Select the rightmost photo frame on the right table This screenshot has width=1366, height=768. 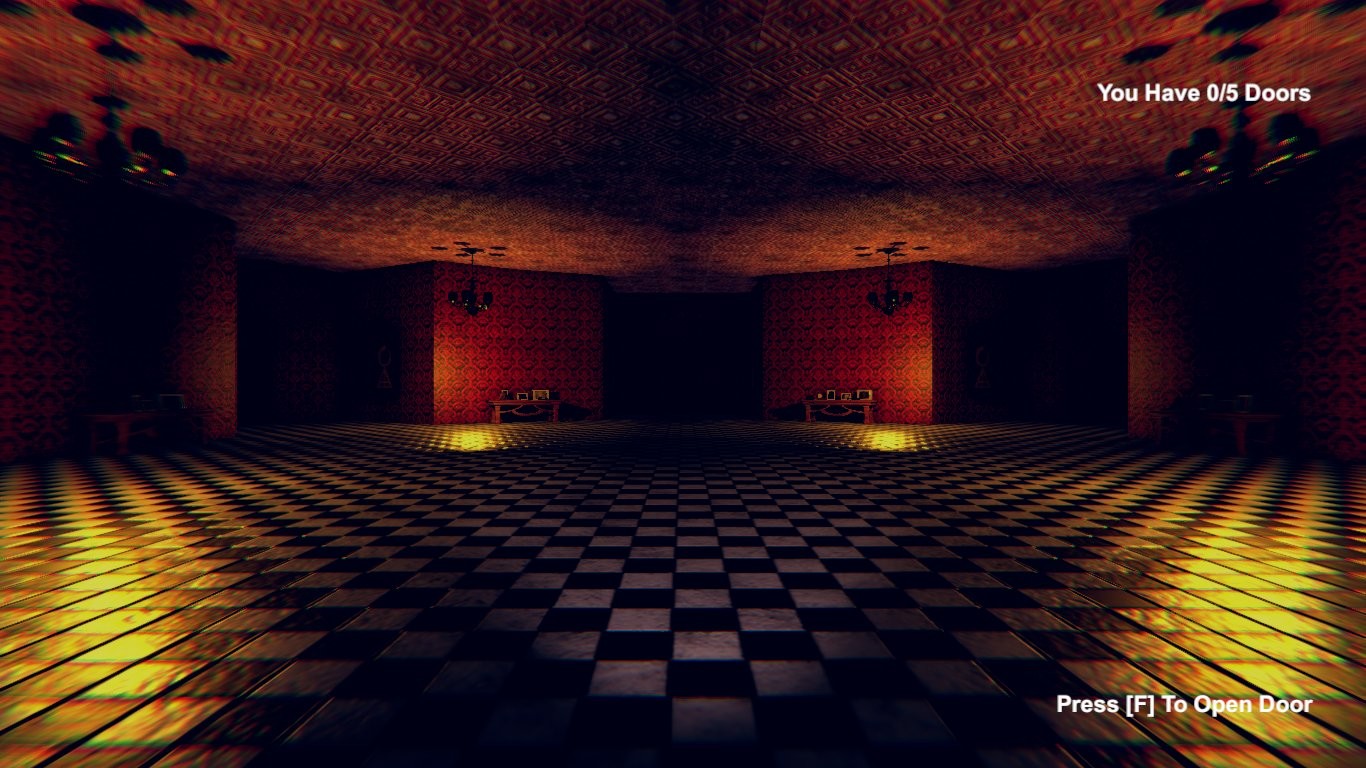click(864, 394)
